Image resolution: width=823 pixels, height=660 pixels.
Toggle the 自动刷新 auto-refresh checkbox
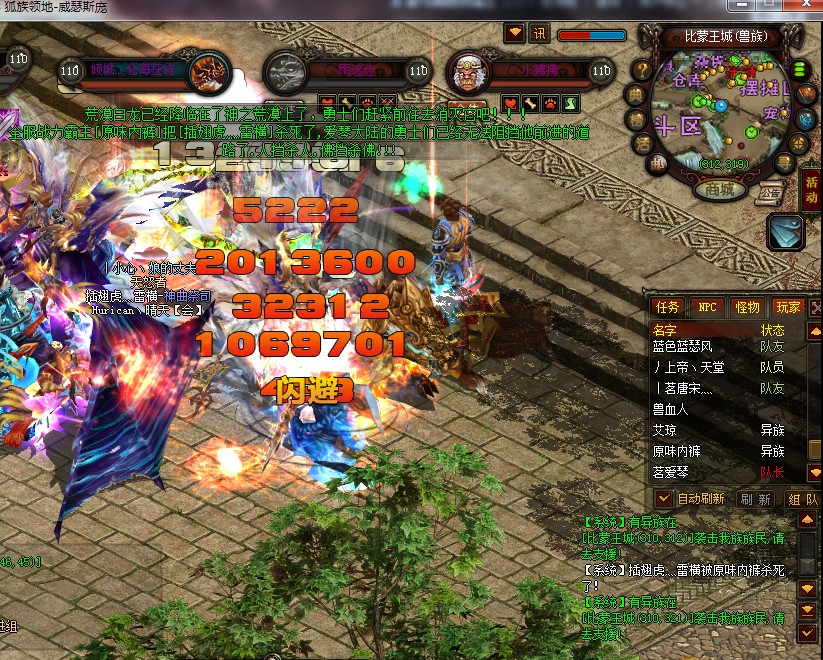[664, 498]
